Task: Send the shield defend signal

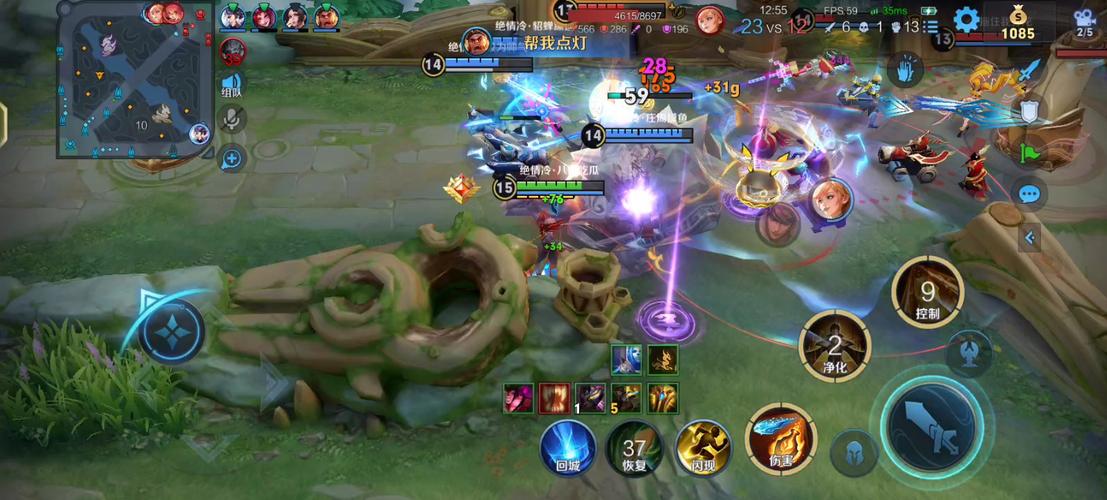Action: coord(1030,110)
